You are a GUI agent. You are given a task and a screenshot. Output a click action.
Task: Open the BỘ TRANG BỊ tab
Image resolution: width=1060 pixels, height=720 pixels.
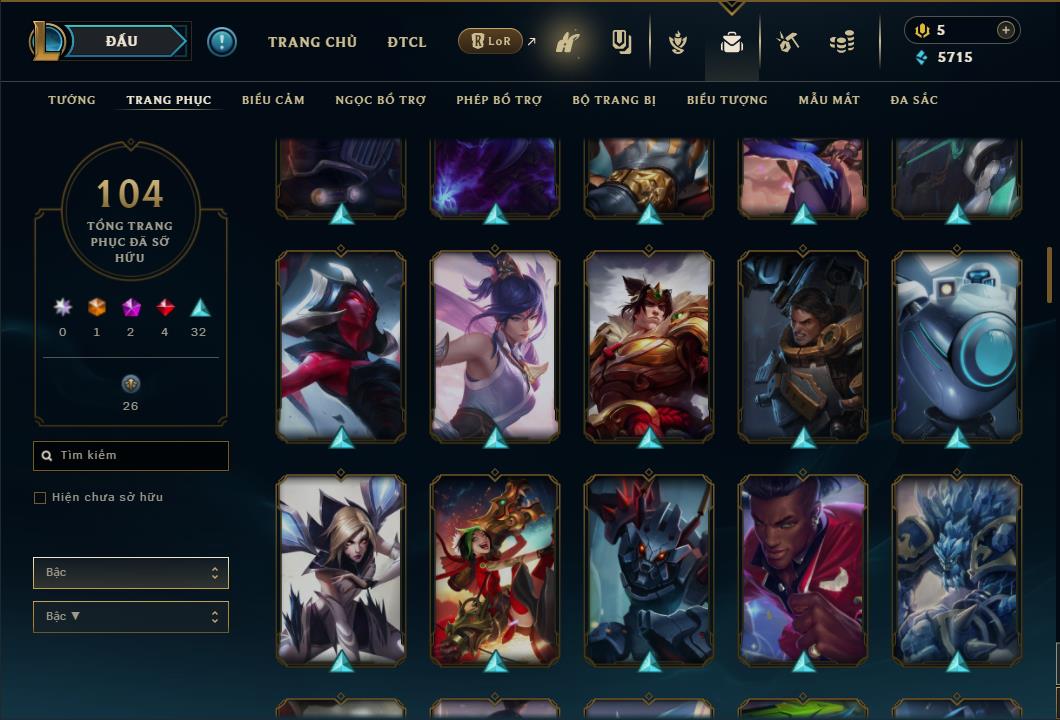tap(614, 100)
